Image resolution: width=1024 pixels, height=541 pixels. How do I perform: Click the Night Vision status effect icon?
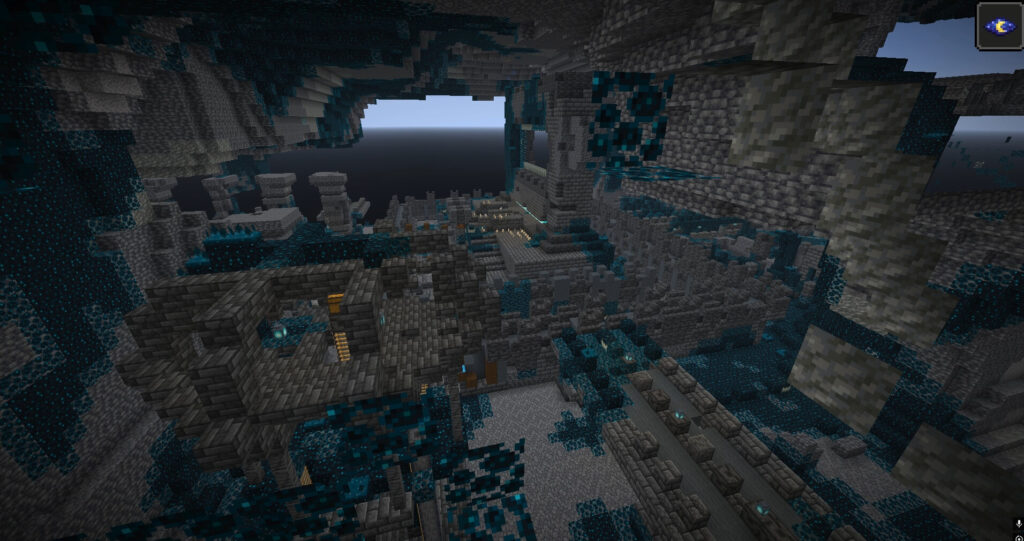point(999,25)
